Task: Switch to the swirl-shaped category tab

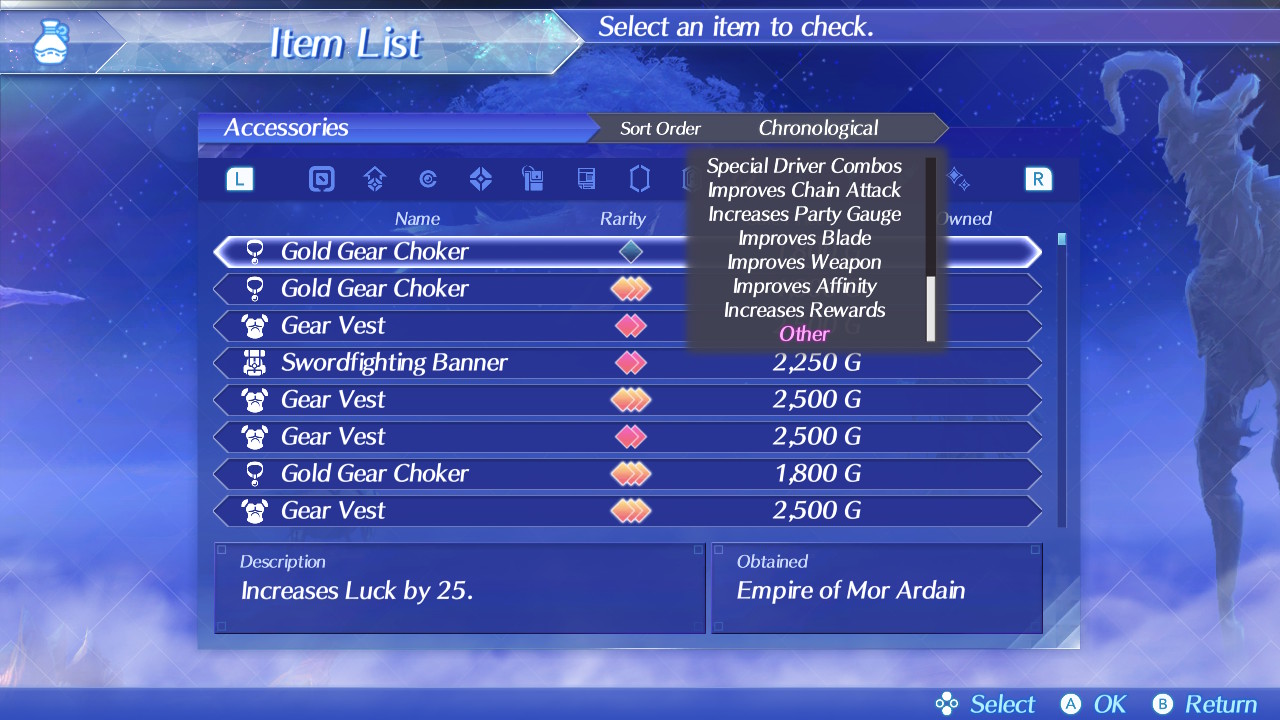Action: 428,179
